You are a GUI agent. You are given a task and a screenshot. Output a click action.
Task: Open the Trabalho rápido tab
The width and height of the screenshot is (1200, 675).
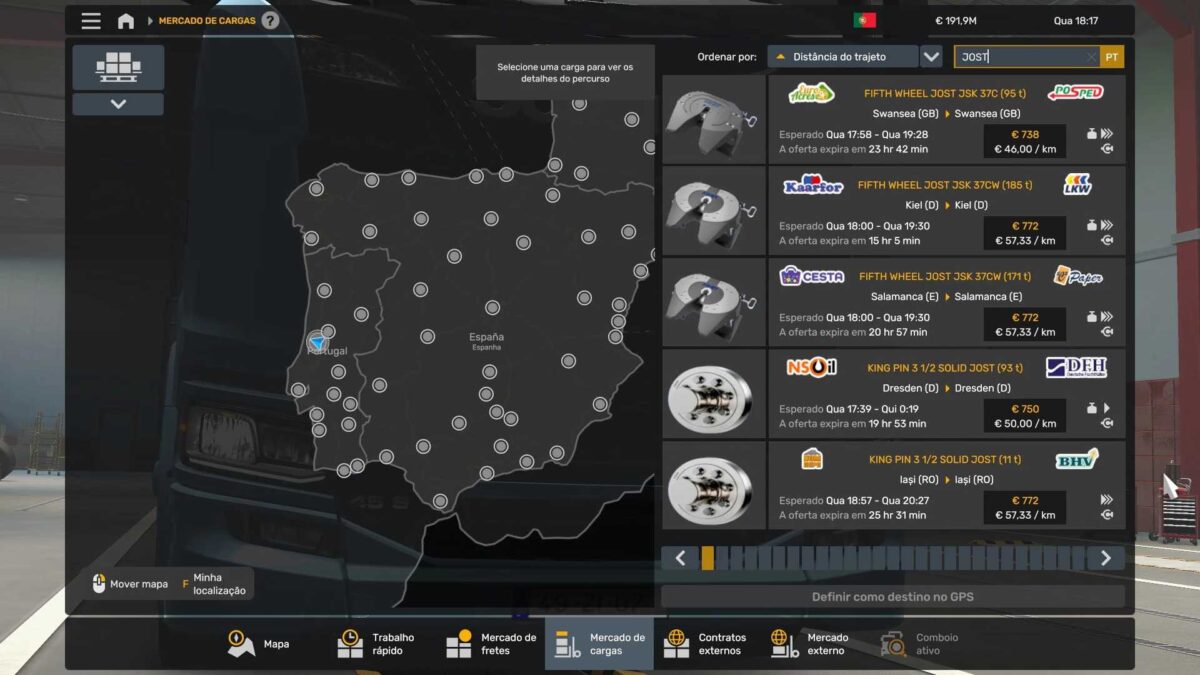377,644
